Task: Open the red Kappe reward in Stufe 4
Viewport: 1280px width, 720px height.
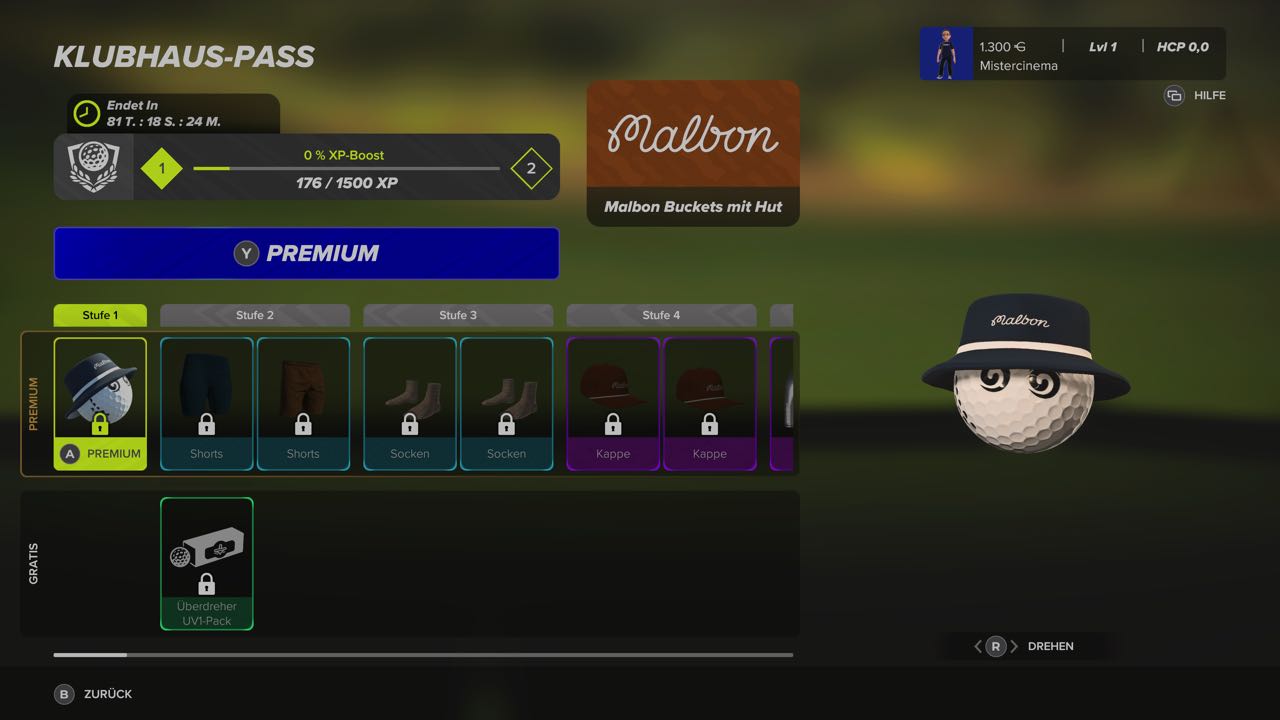Action: click(x=612, y=400)
